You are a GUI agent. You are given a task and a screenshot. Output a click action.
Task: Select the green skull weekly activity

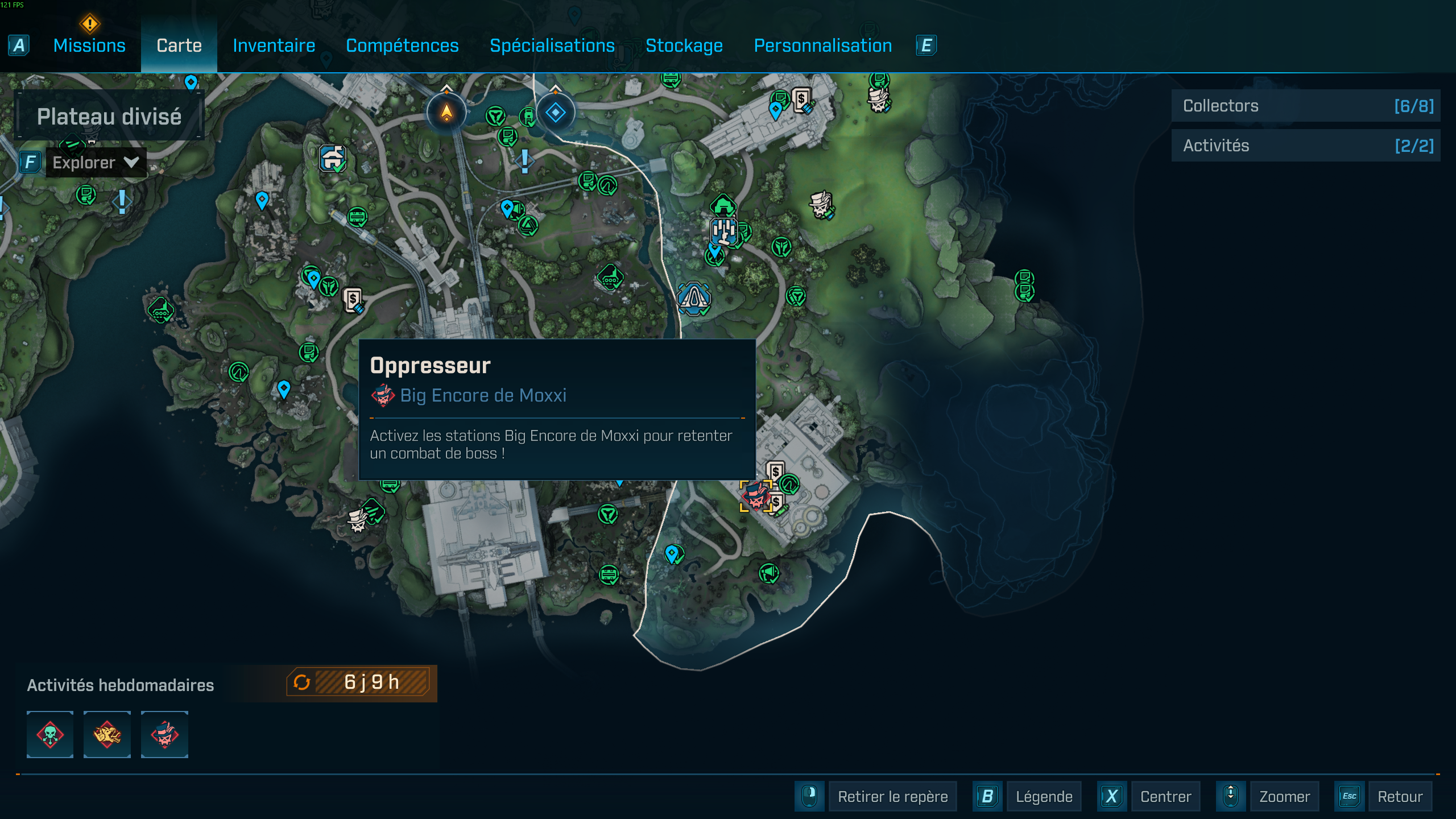[x=50, y=734]
